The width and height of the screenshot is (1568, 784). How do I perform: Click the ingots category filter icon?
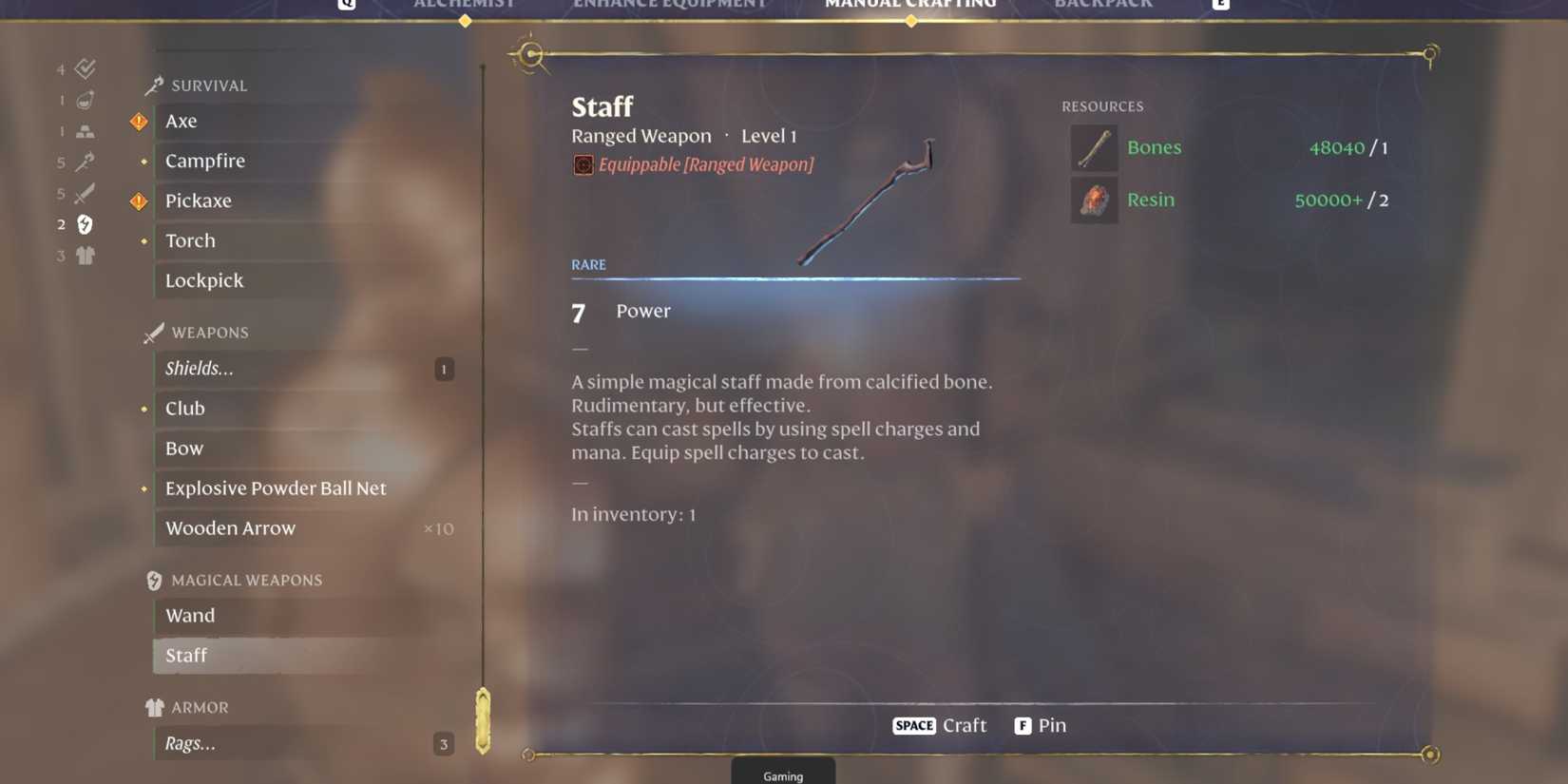tap(85, 130)
